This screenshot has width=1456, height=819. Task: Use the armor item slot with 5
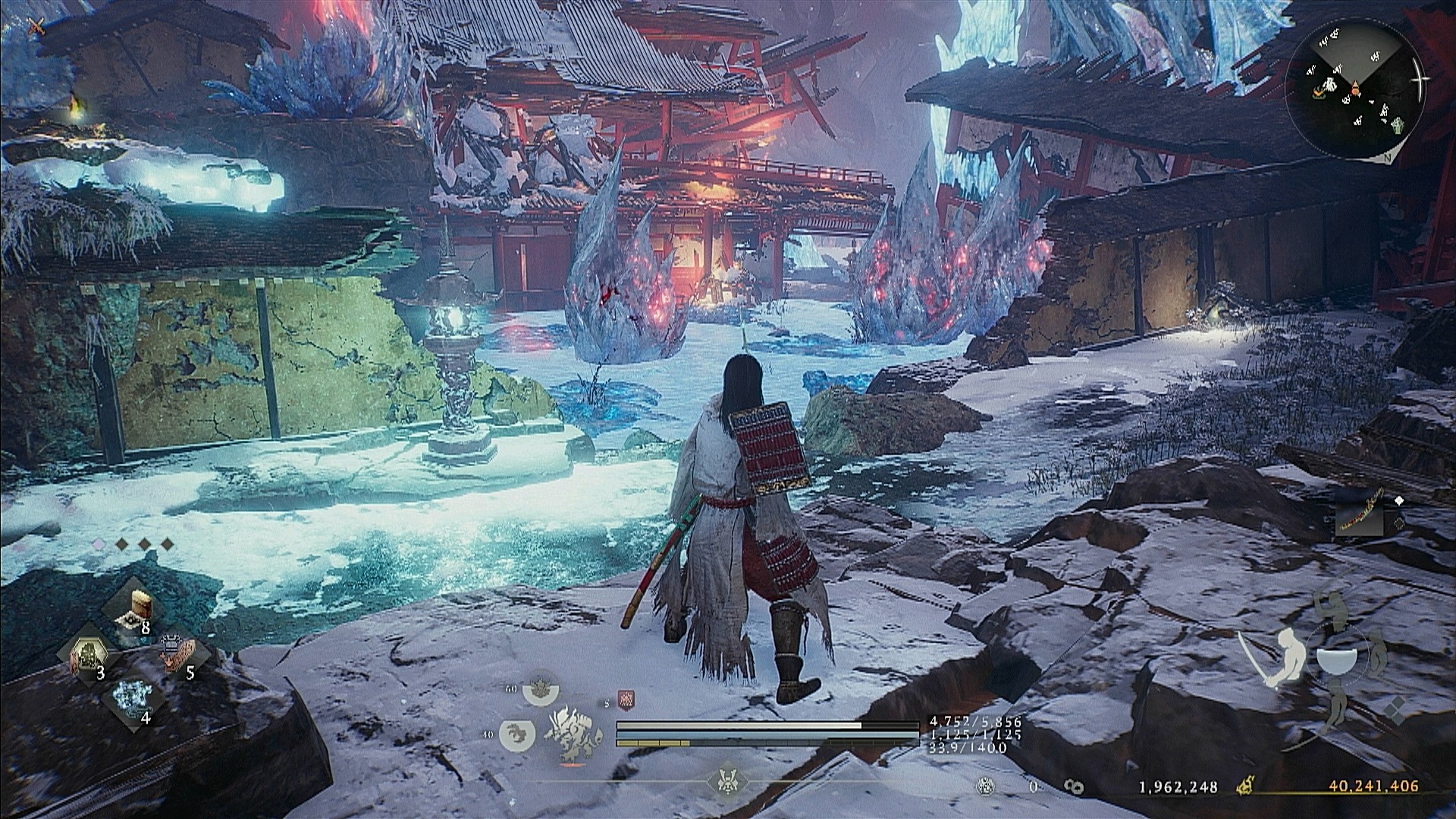[x=180, y=655]
